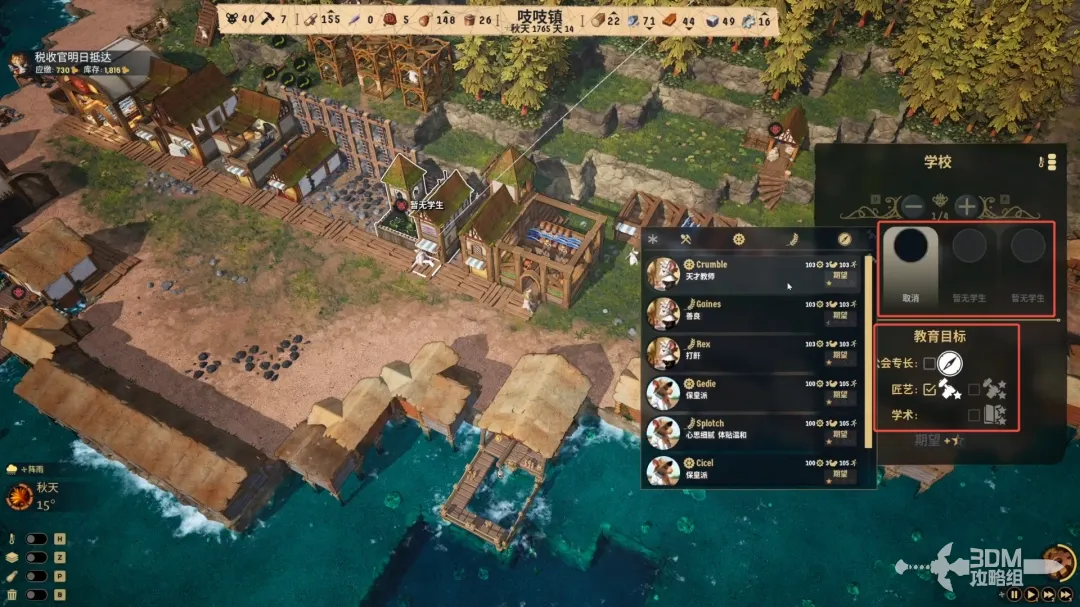Toggle the trash-can demolish switch
Viewport: 1080px width, 607px height.
coord(37,595)
